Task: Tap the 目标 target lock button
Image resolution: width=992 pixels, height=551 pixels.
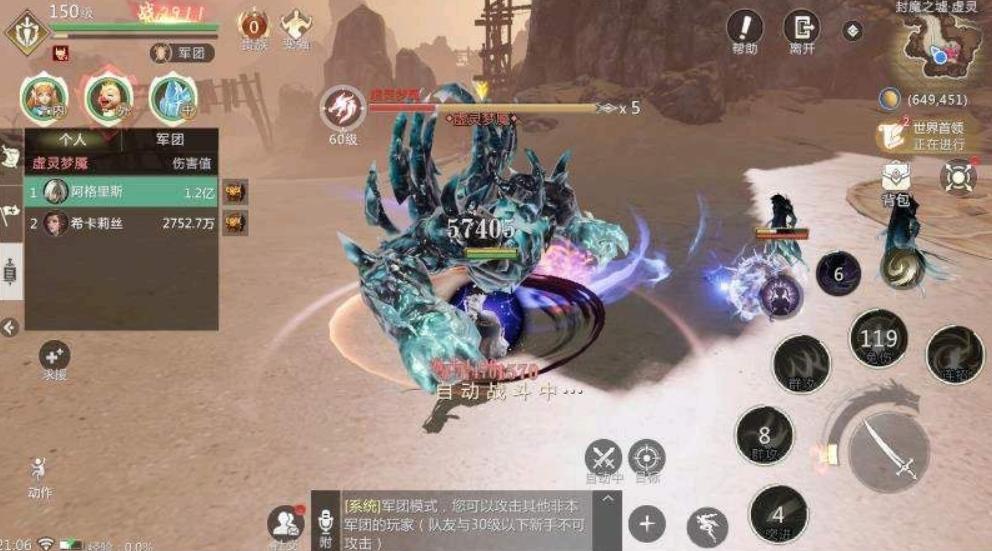Action: pyautogui.click(x=647, y=458)
